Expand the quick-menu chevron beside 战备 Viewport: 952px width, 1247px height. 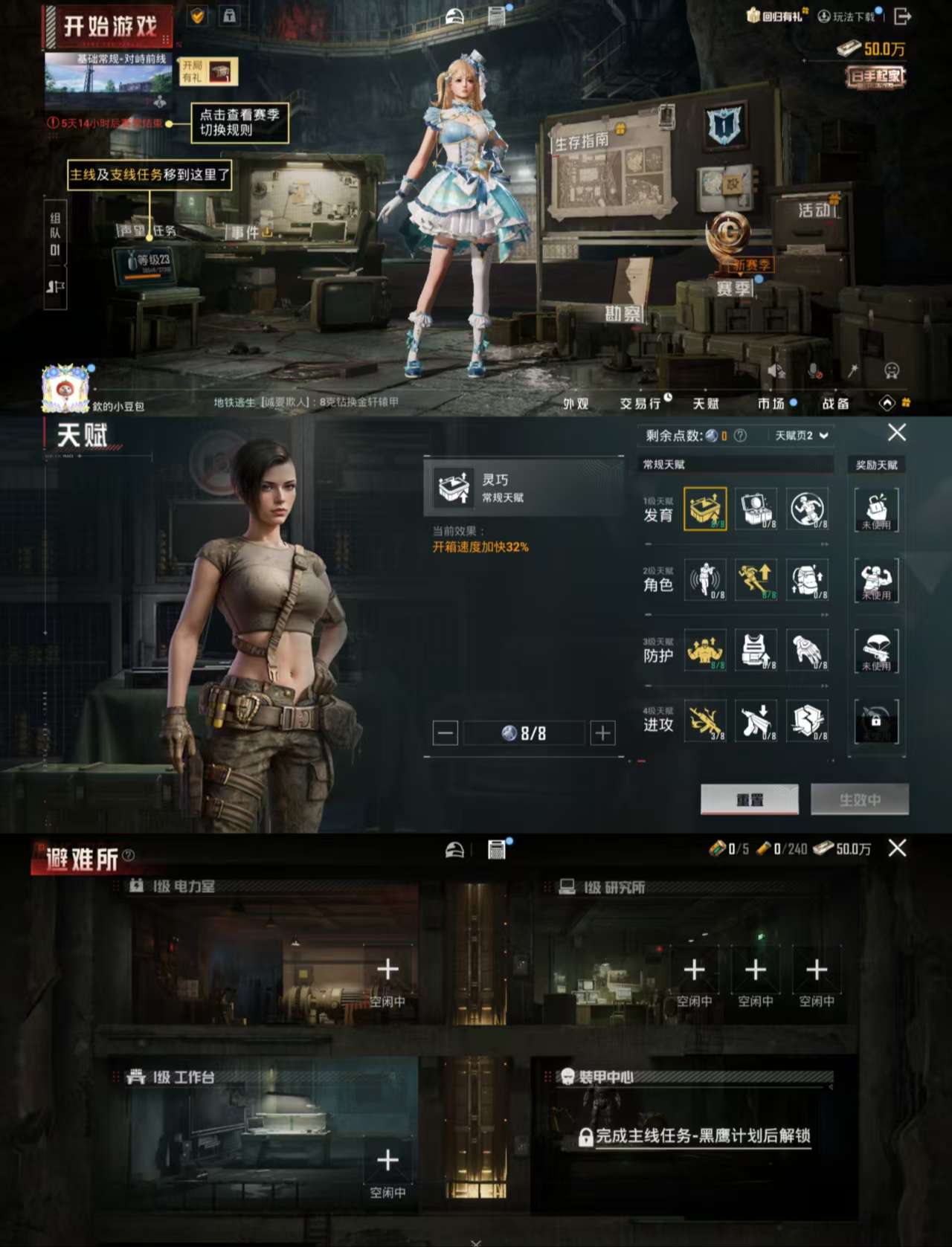[887, 402]
